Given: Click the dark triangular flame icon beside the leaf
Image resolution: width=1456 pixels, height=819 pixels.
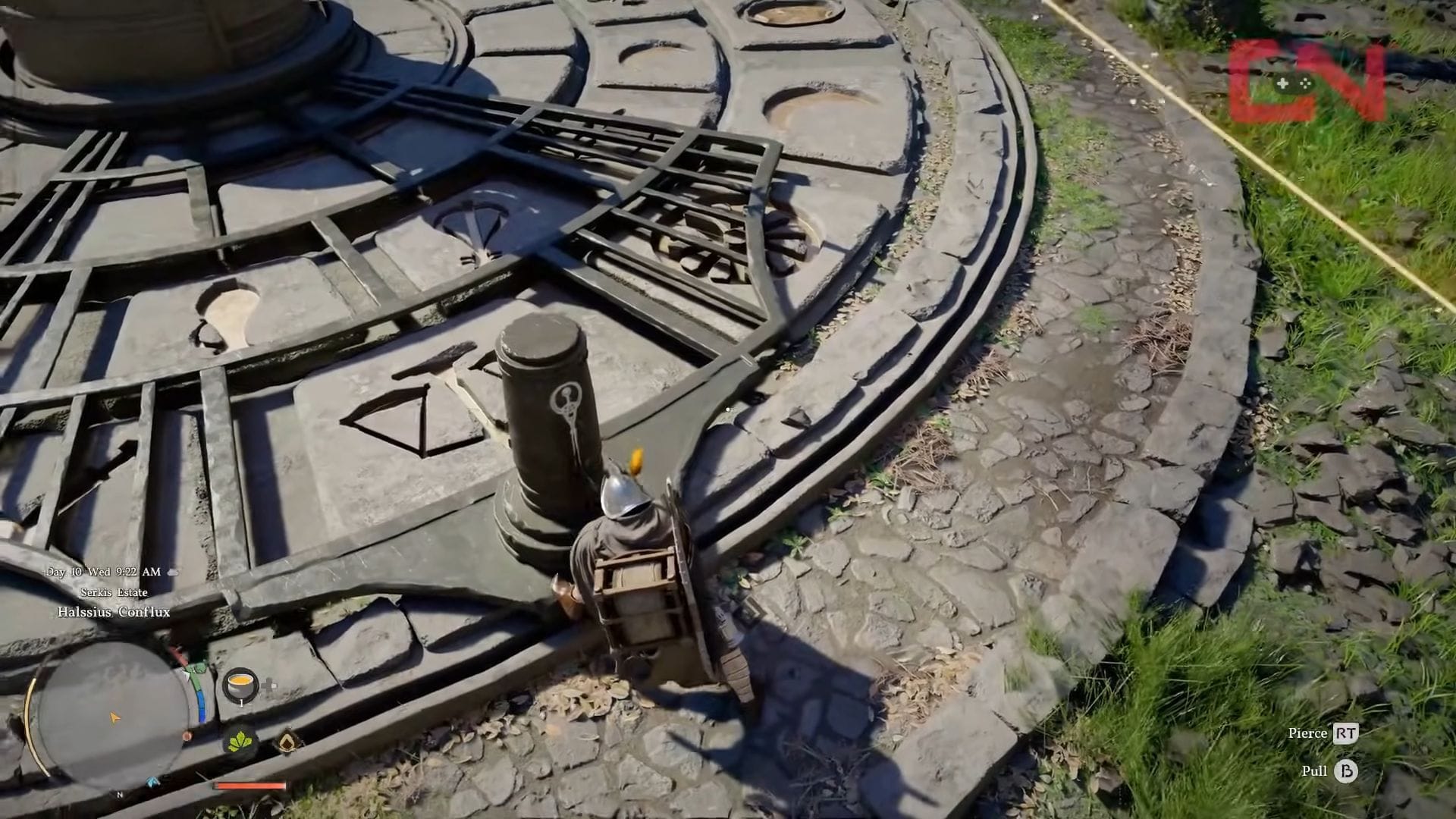Looking at the screenshot, I should [x=288, y=742].
